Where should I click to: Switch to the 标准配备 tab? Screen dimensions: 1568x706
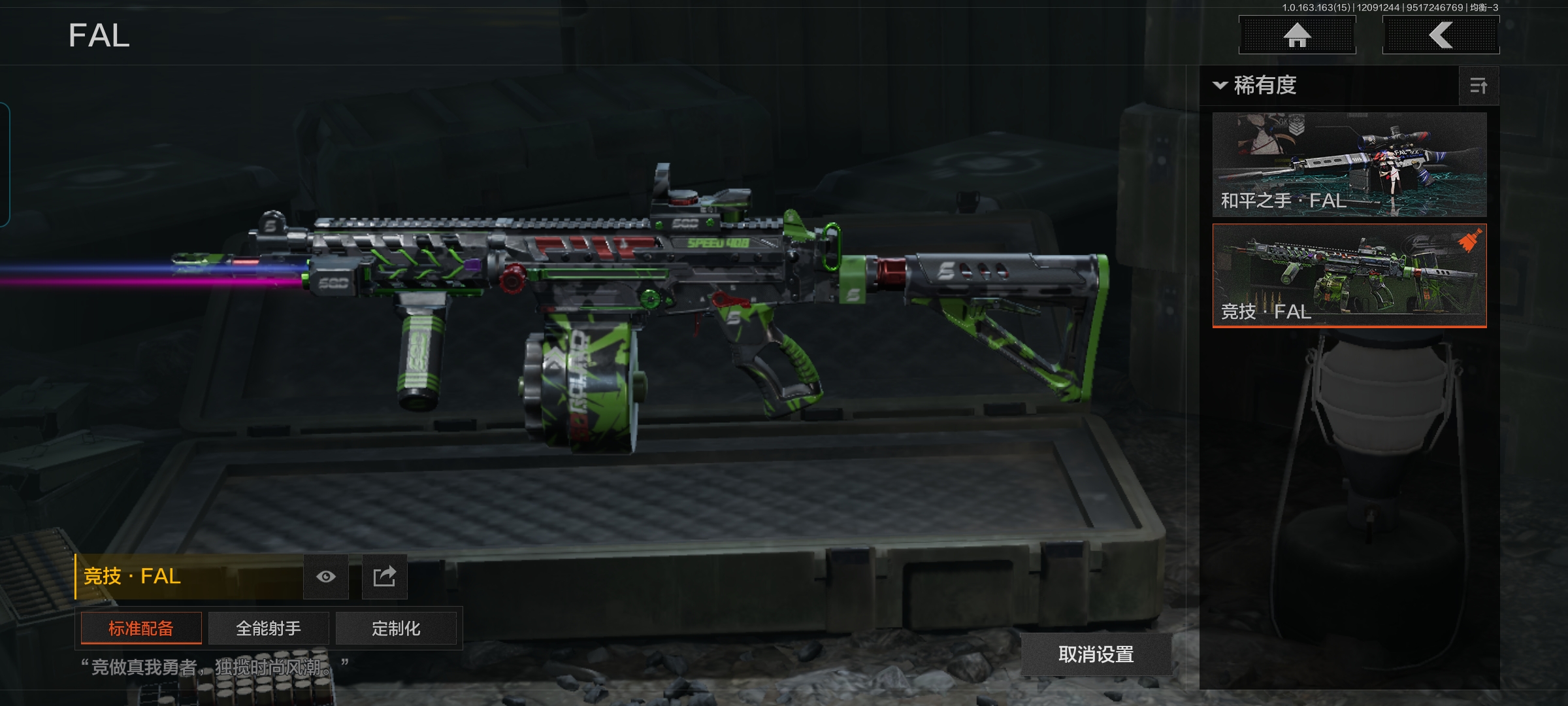click(x=141, y=628)
